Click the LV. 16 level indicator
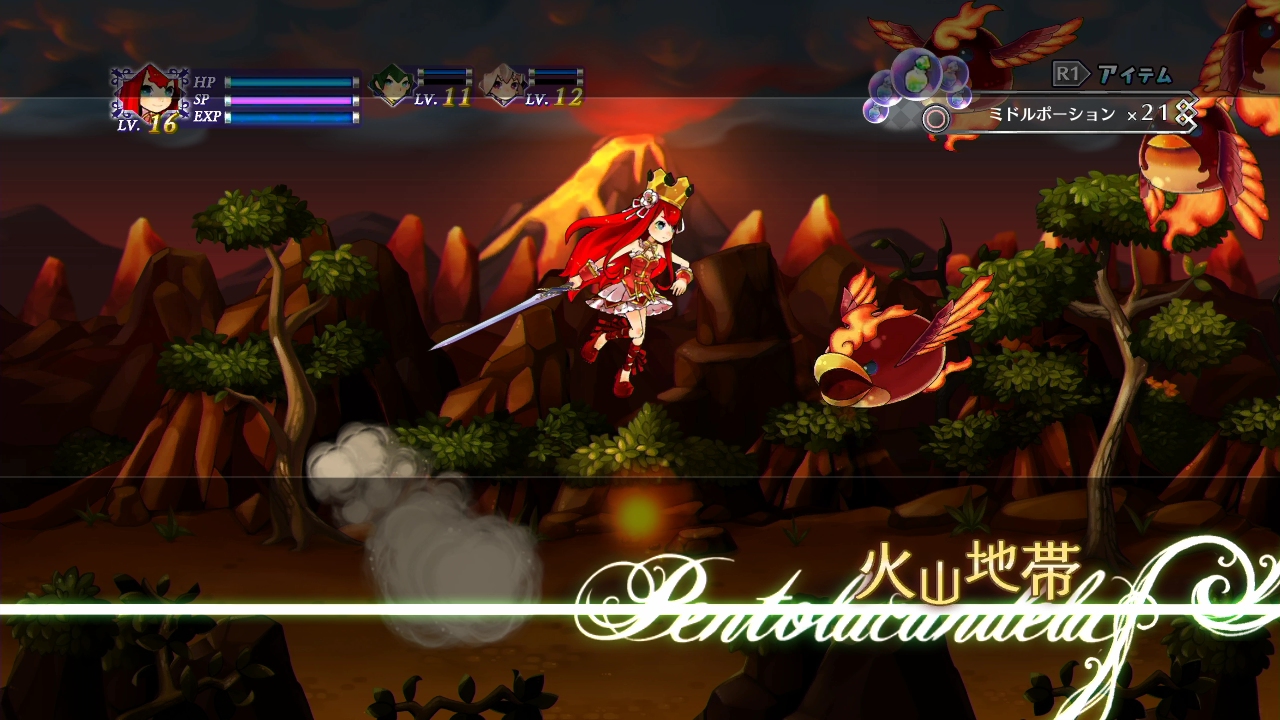 coord(147,124)
